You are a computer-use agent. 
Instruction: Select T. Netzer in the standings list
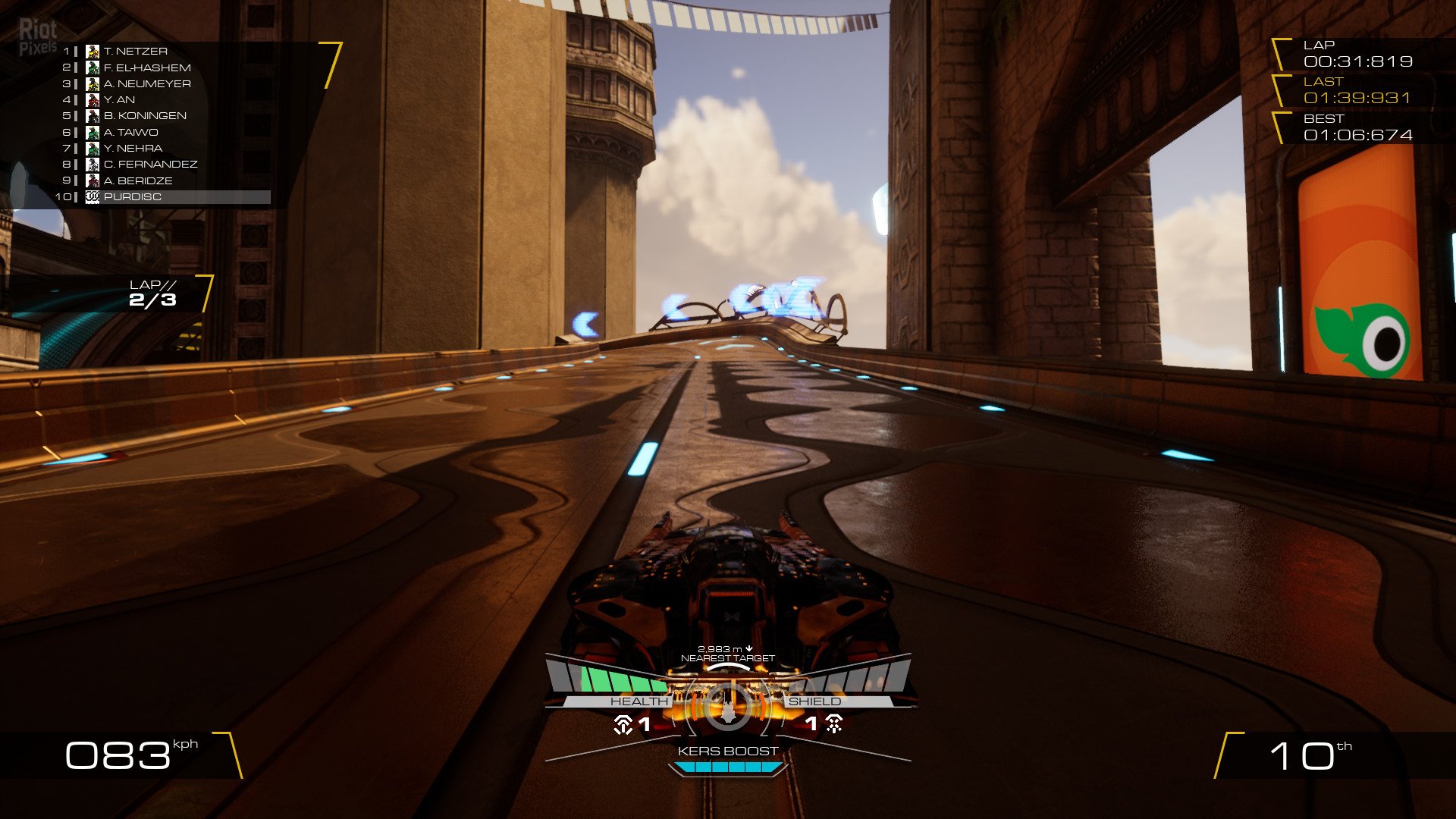(135, 52)
